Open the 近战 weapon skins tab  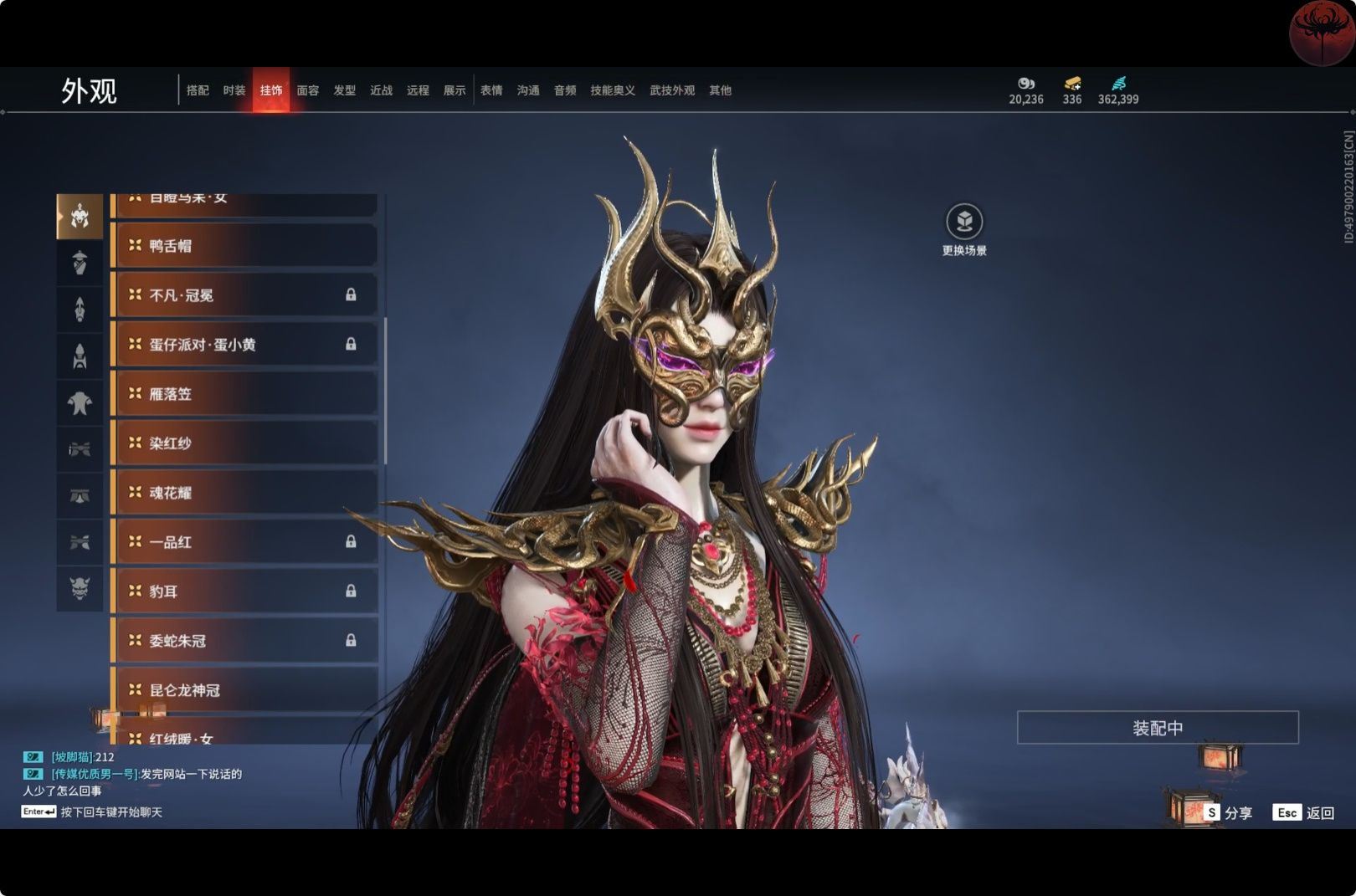(382, 90)
